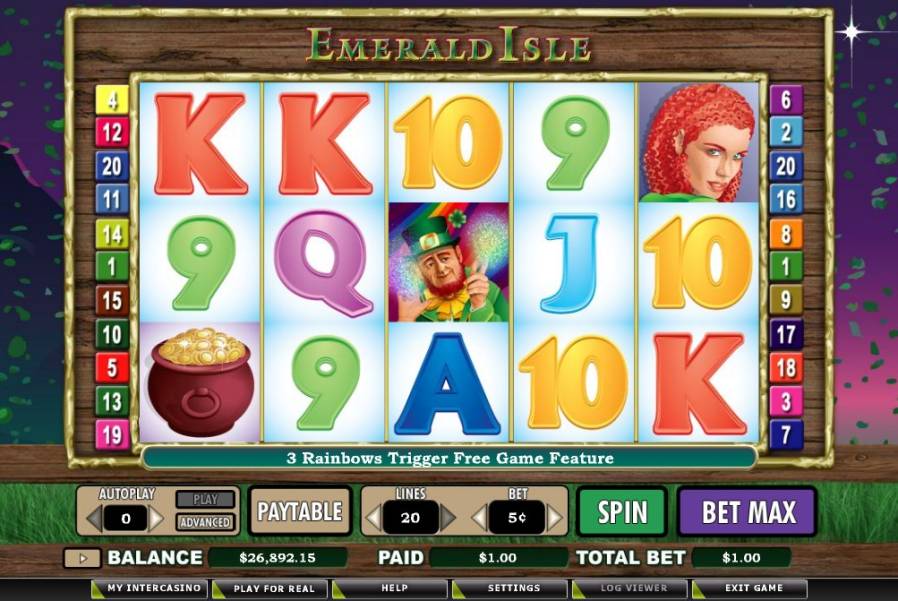
Task: Select payline 19 marker
Action: [x=111, y=435]
